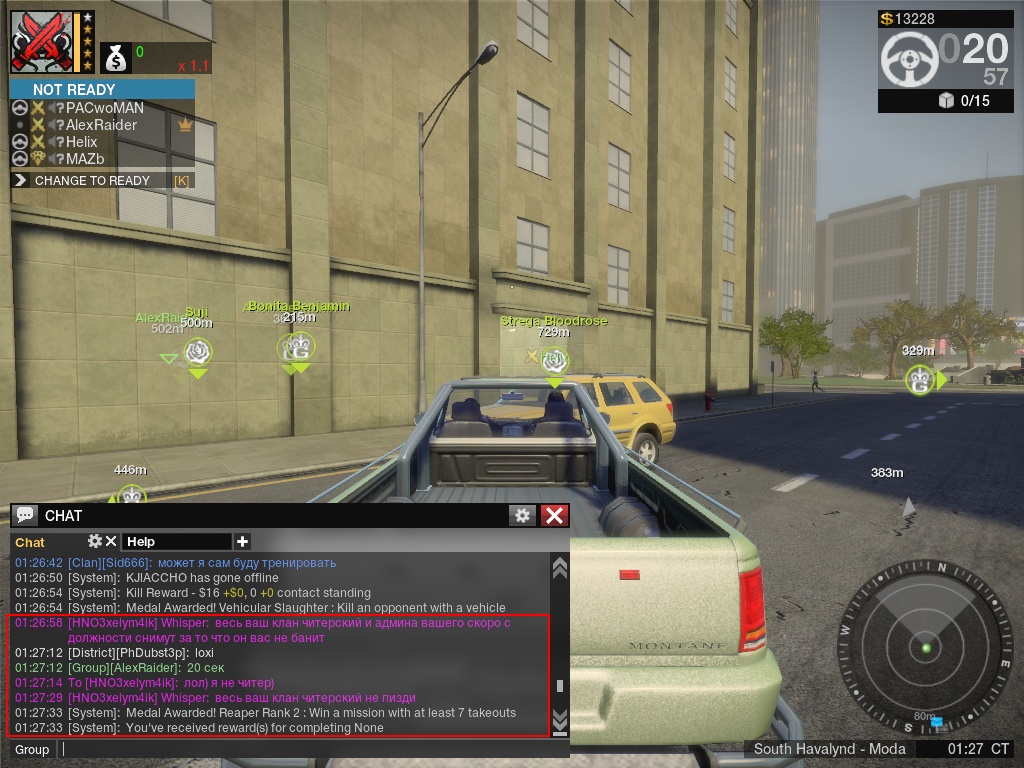Switch to the Help chat tab
This screenshot has height=768, width=1024.
pyautogui.click(x=141, y=542)
